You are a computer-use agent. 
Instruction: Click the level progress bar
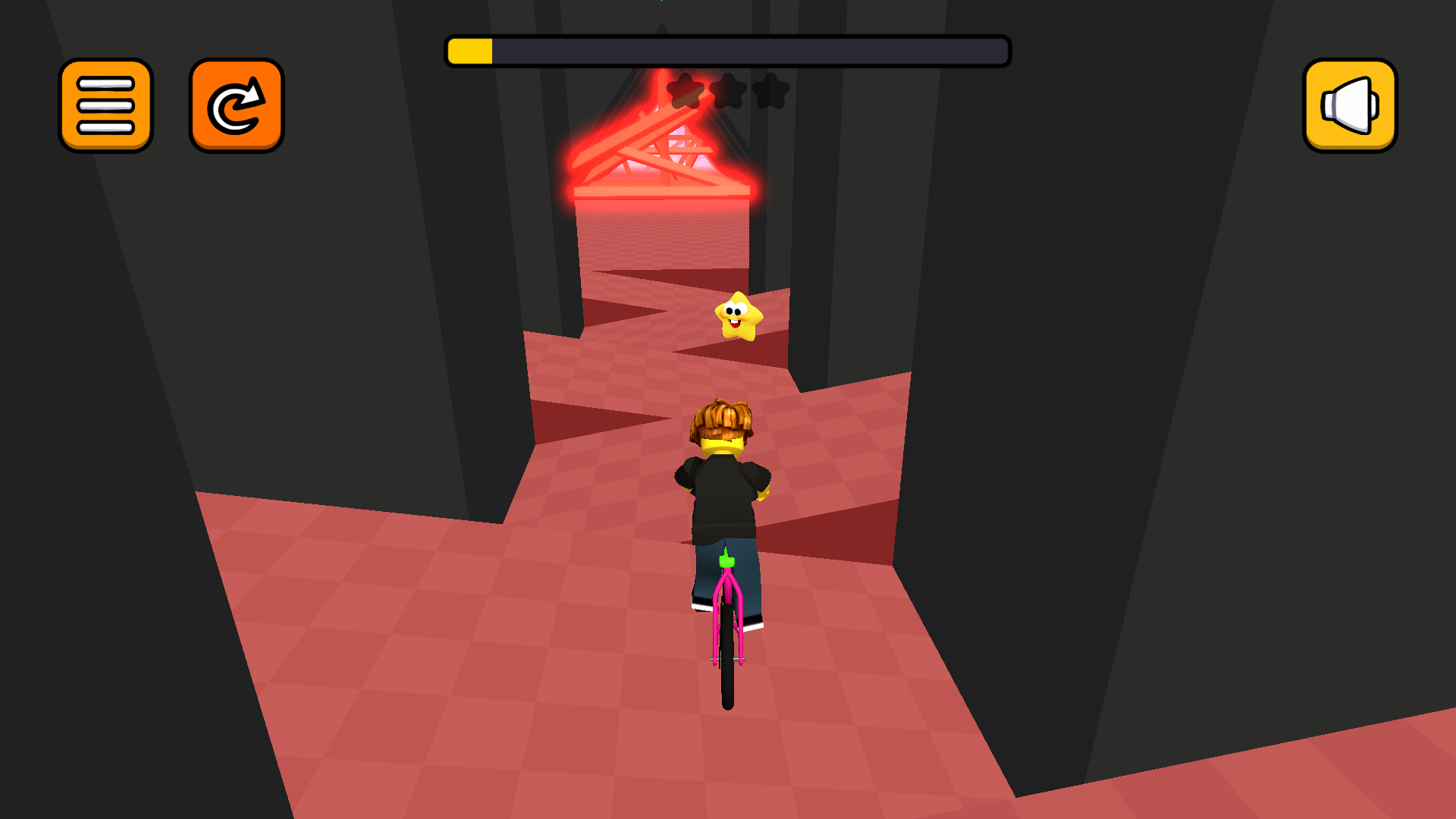(x=728, y=50)
